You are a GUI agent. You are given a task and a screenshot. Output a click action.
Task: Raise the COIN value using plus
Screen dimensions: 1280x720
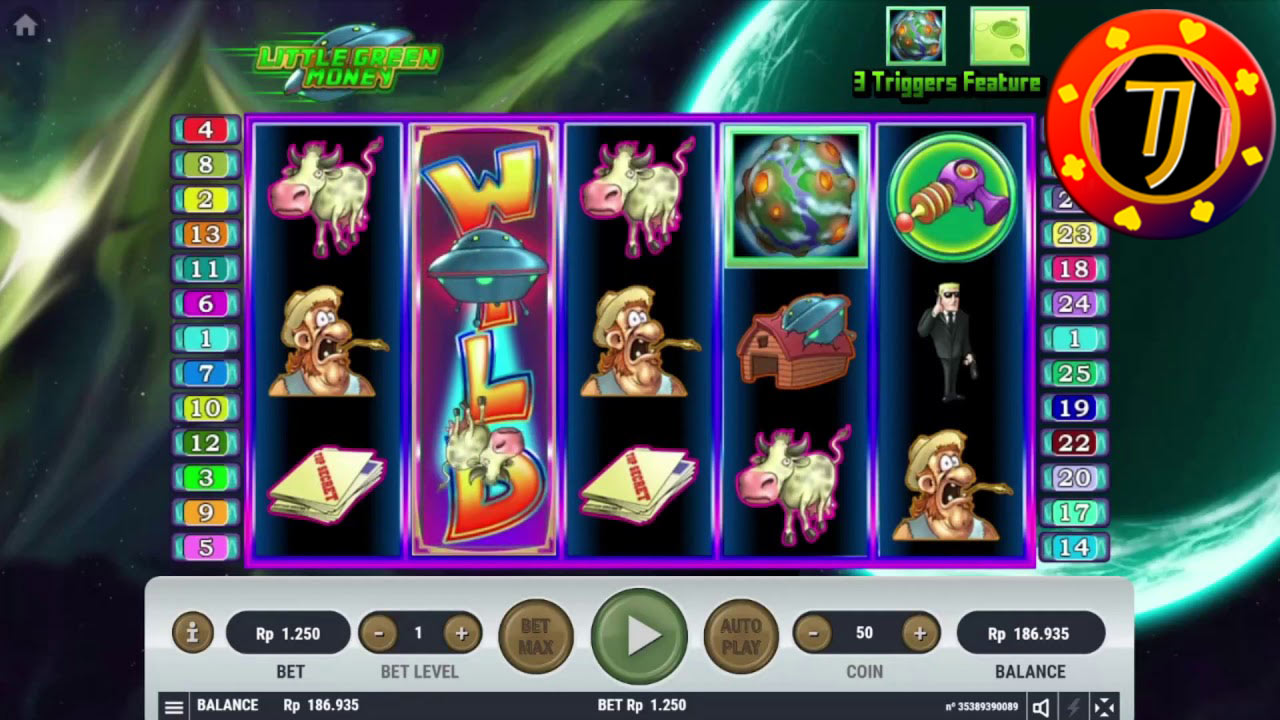921,632
